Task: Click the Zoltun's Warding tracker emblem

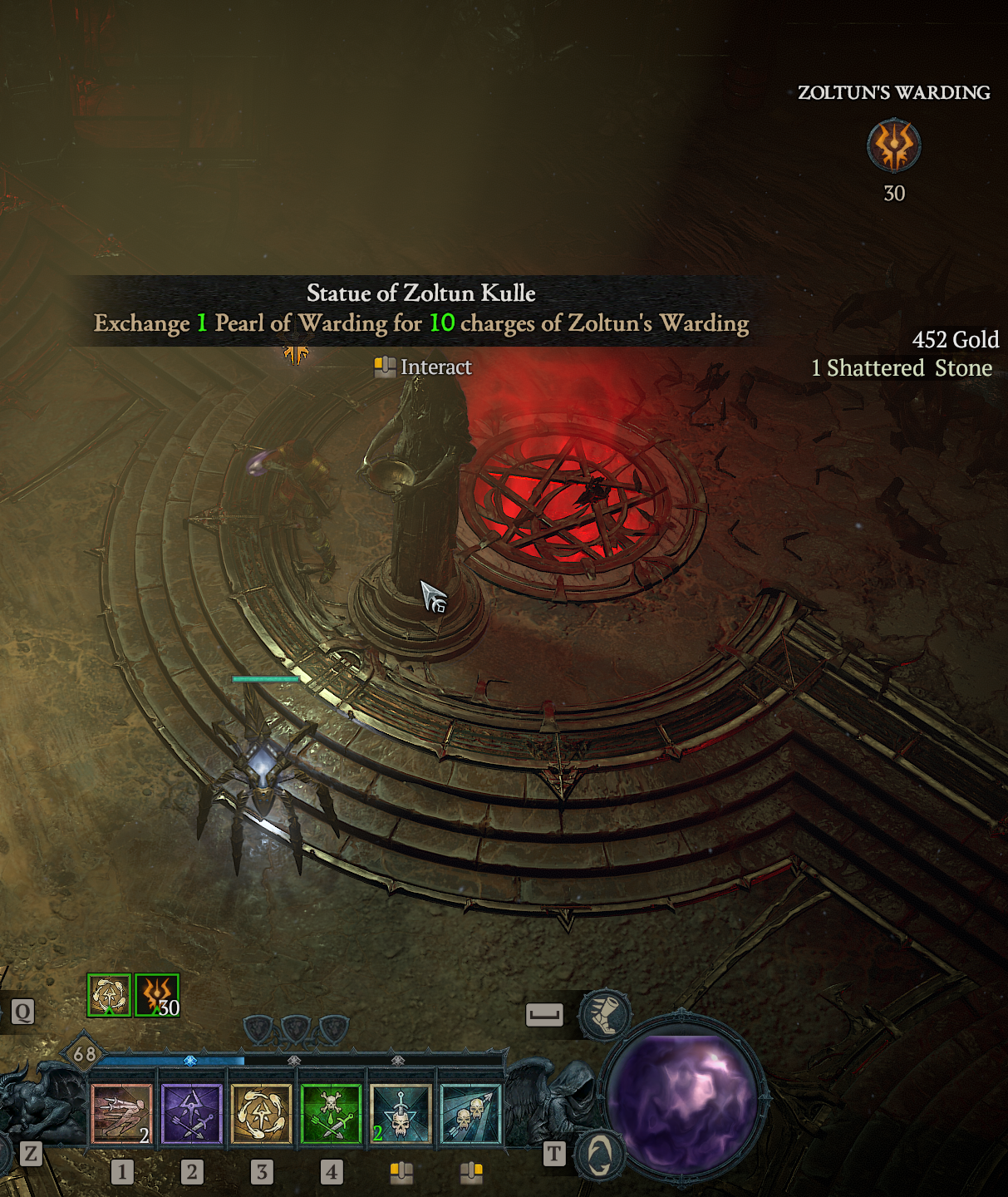Action: pos(894,145)
